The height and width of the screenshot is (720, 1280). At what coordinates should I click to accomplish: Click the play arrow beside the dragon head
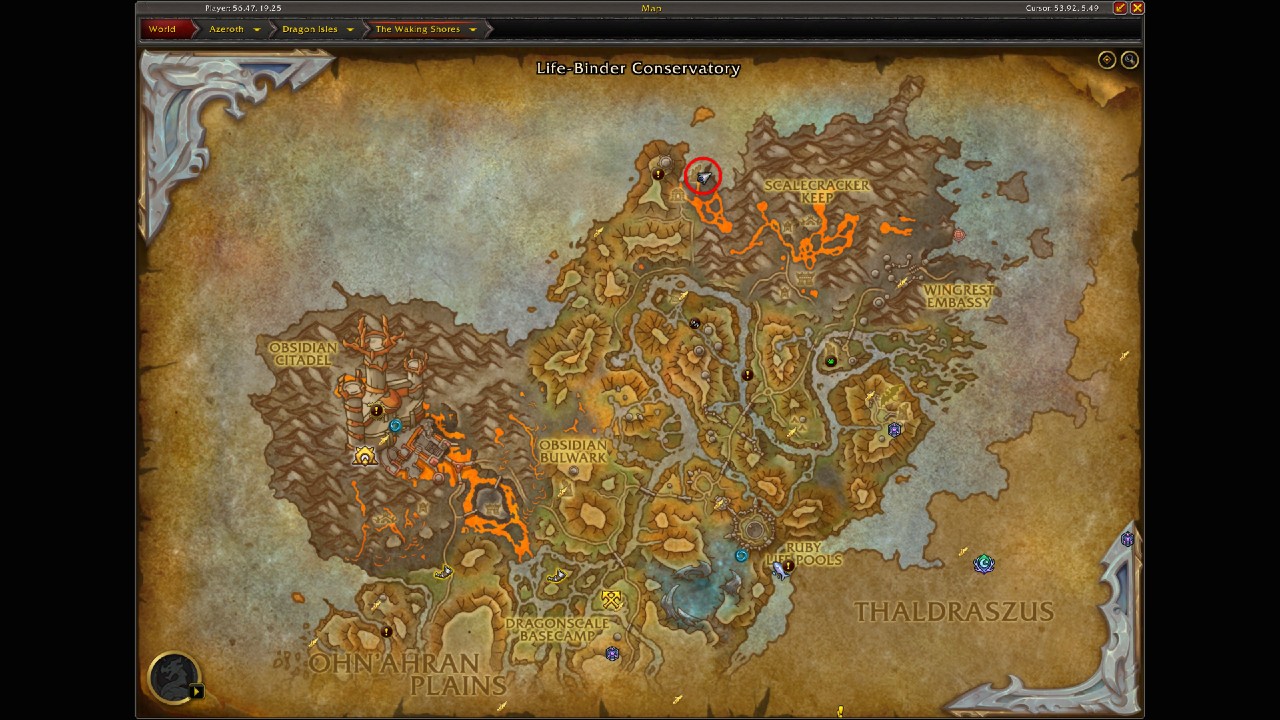coord(196,689)
